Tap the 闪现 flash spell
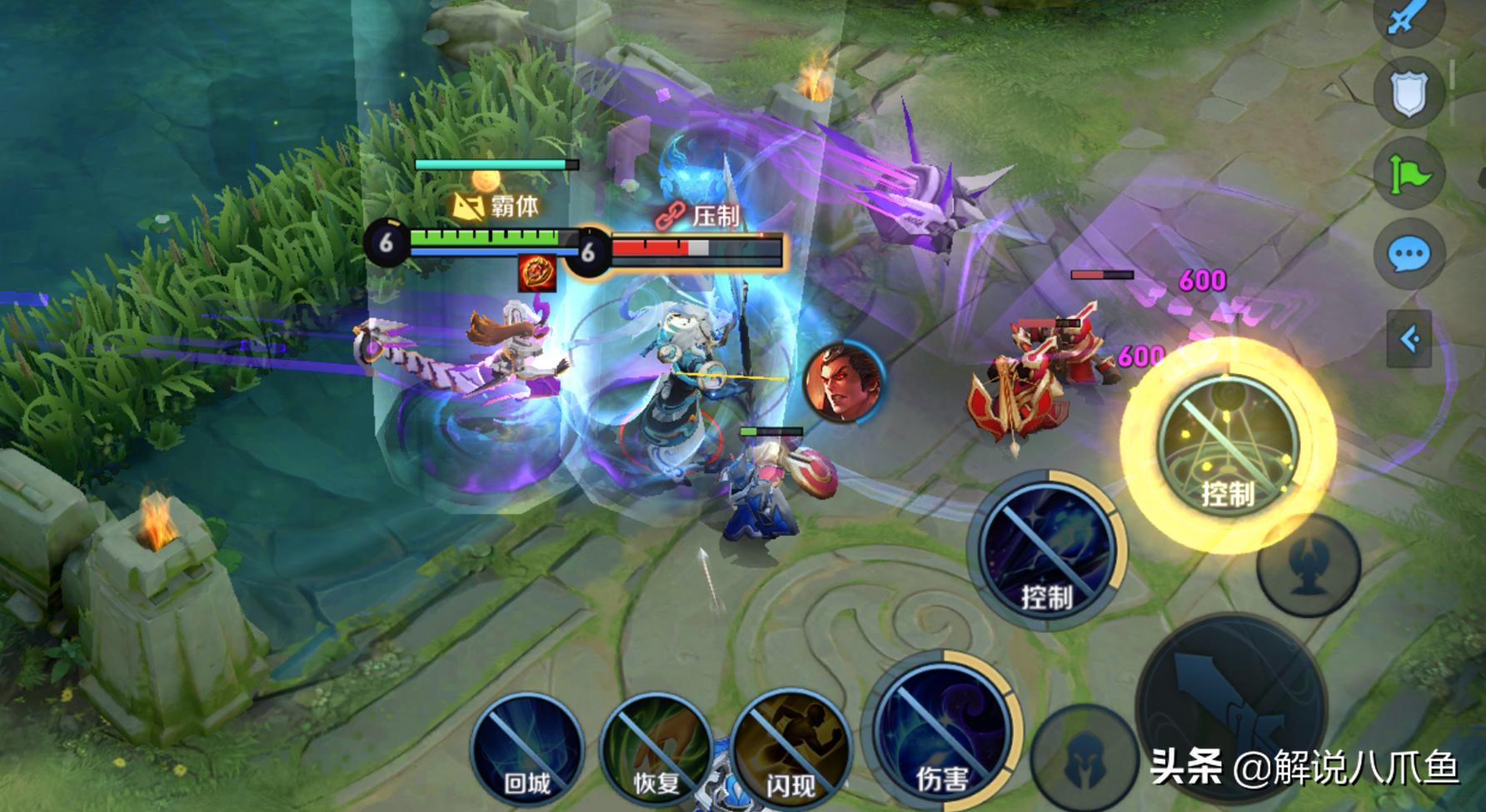 pyautogui.click(x=790, y=746)
